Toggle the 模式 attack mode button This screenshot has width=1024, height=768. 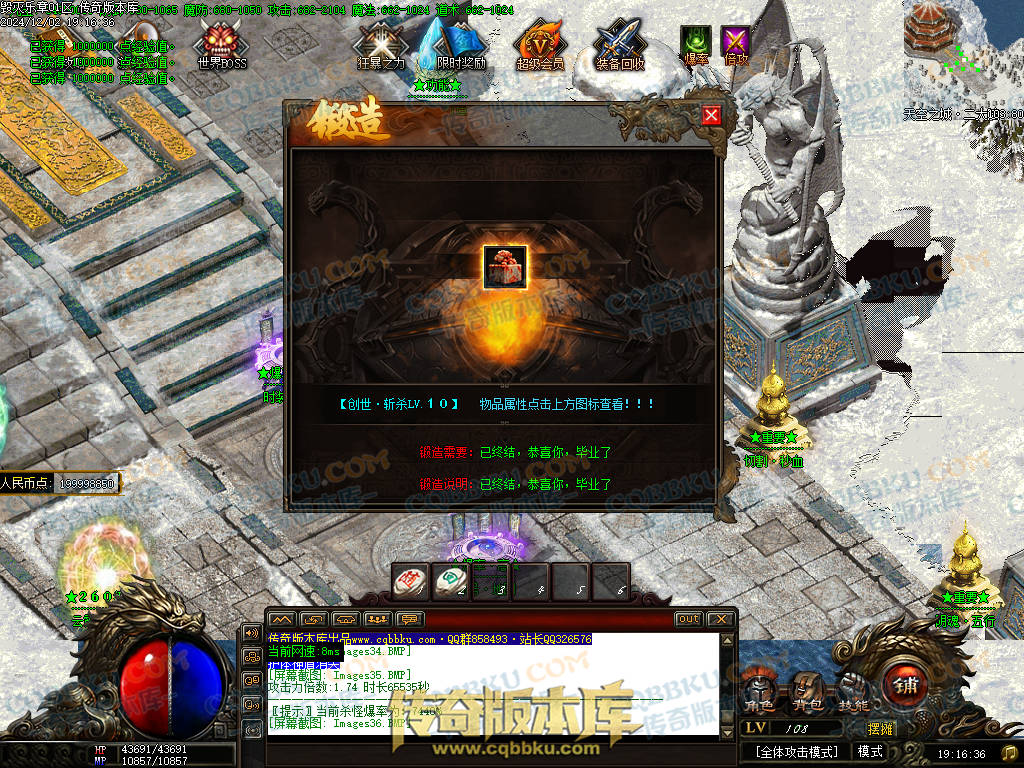pos(870,752)
